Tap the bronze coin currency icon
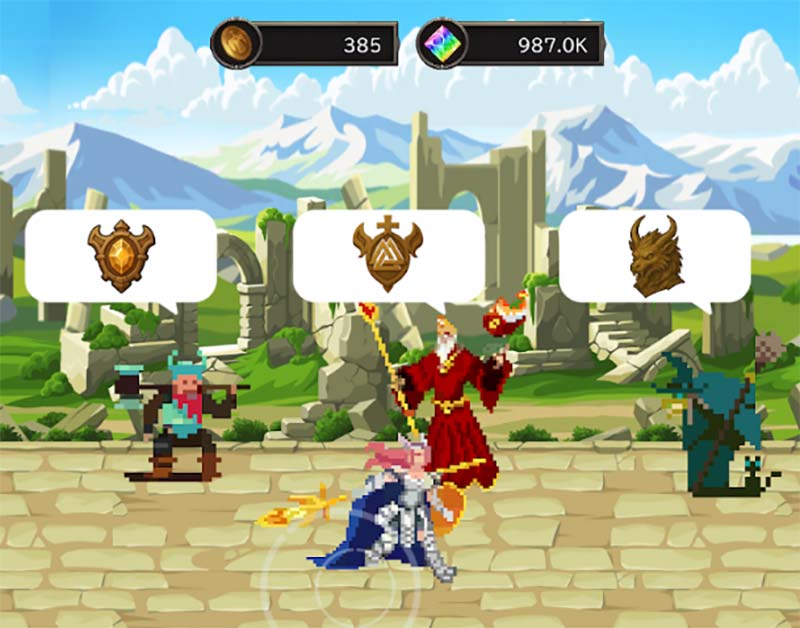This screenshot has height=628, width=800. pyautogui.click(x=237, y=44)
